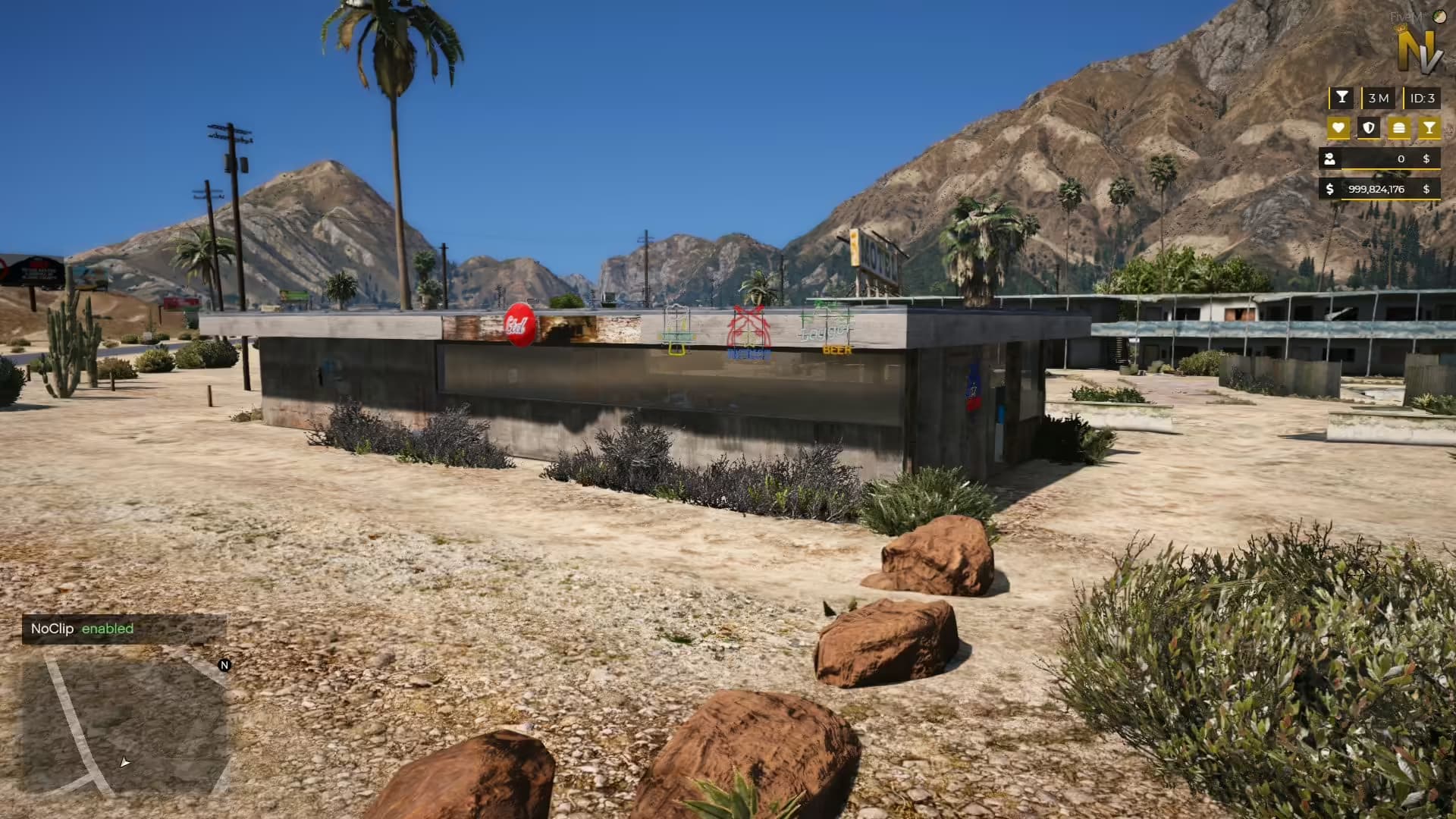Image resolution: width=1456 pixels, height=819 pixels.
Task: Click the 0 dollar bank balance row
Action: click(1401, 159)
